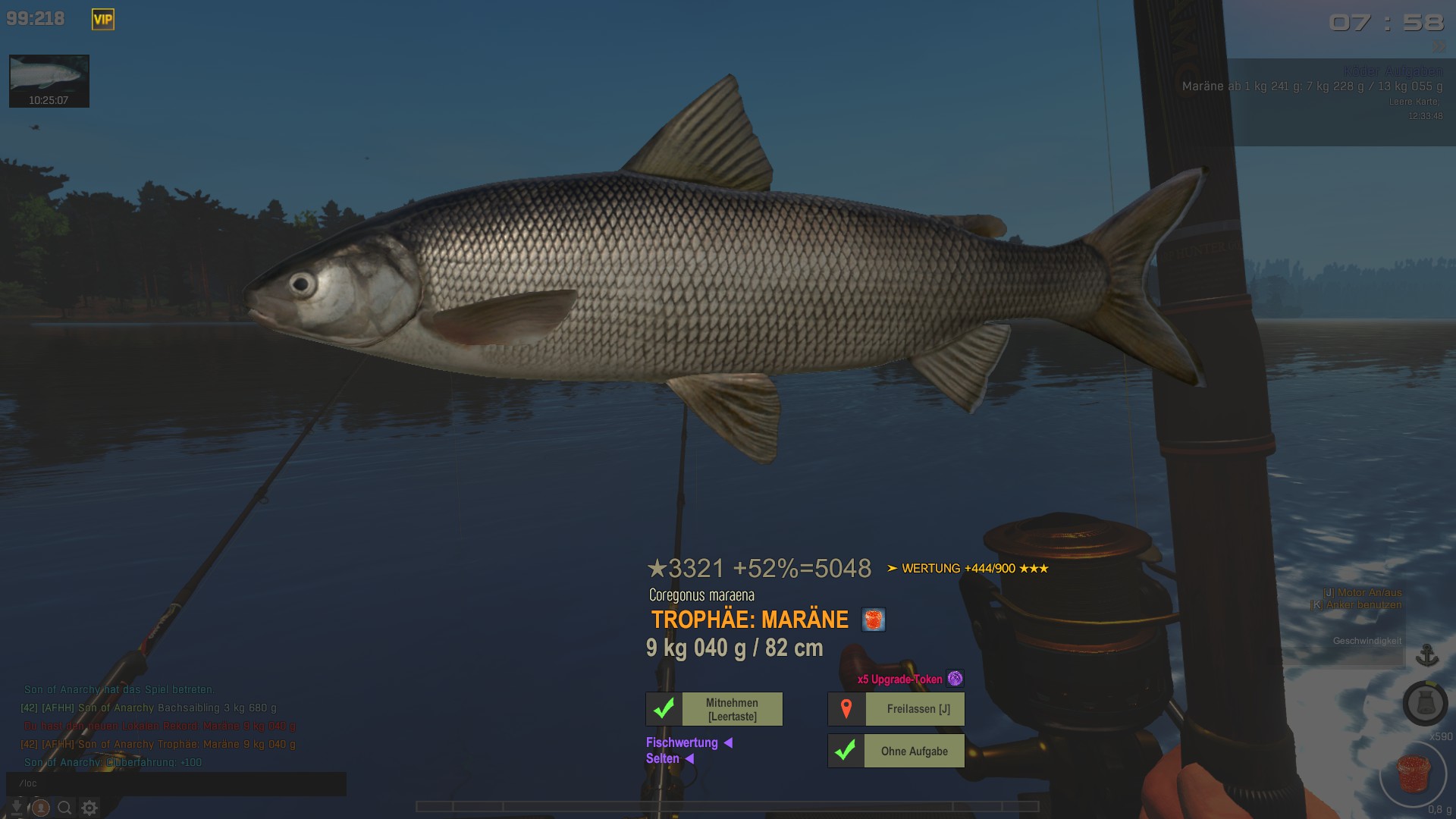
Task: Open chat settings via the gear icon
Action: (89, 808)
